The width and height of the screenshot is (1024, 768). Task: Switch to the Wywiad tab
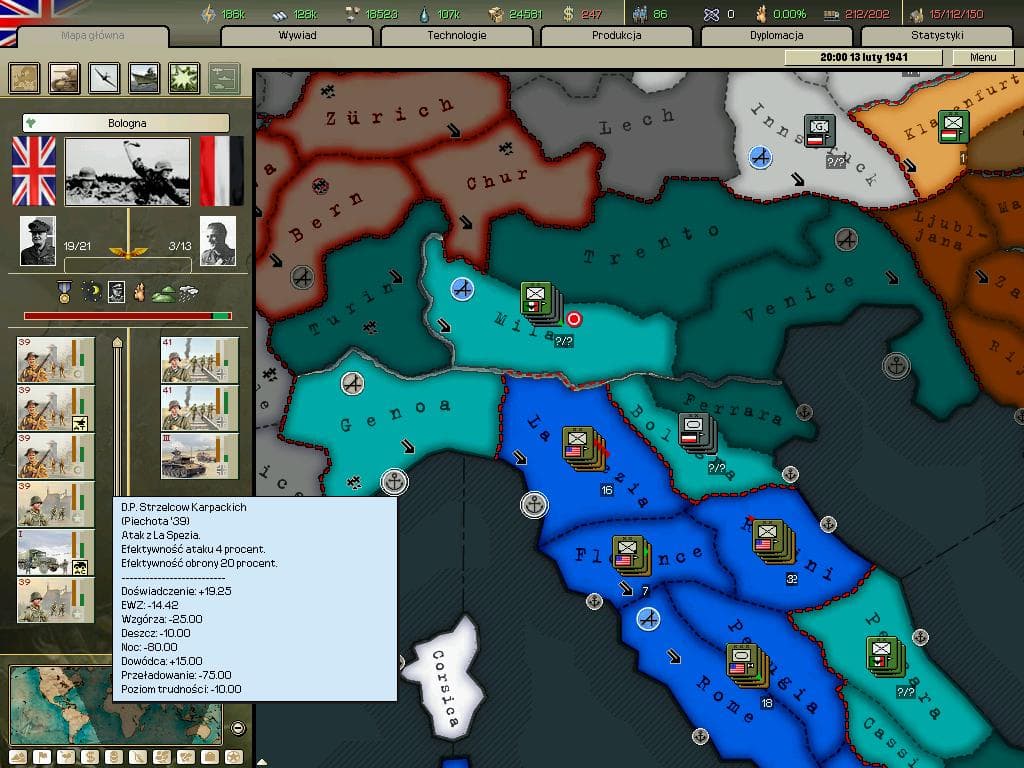[298, 36]
